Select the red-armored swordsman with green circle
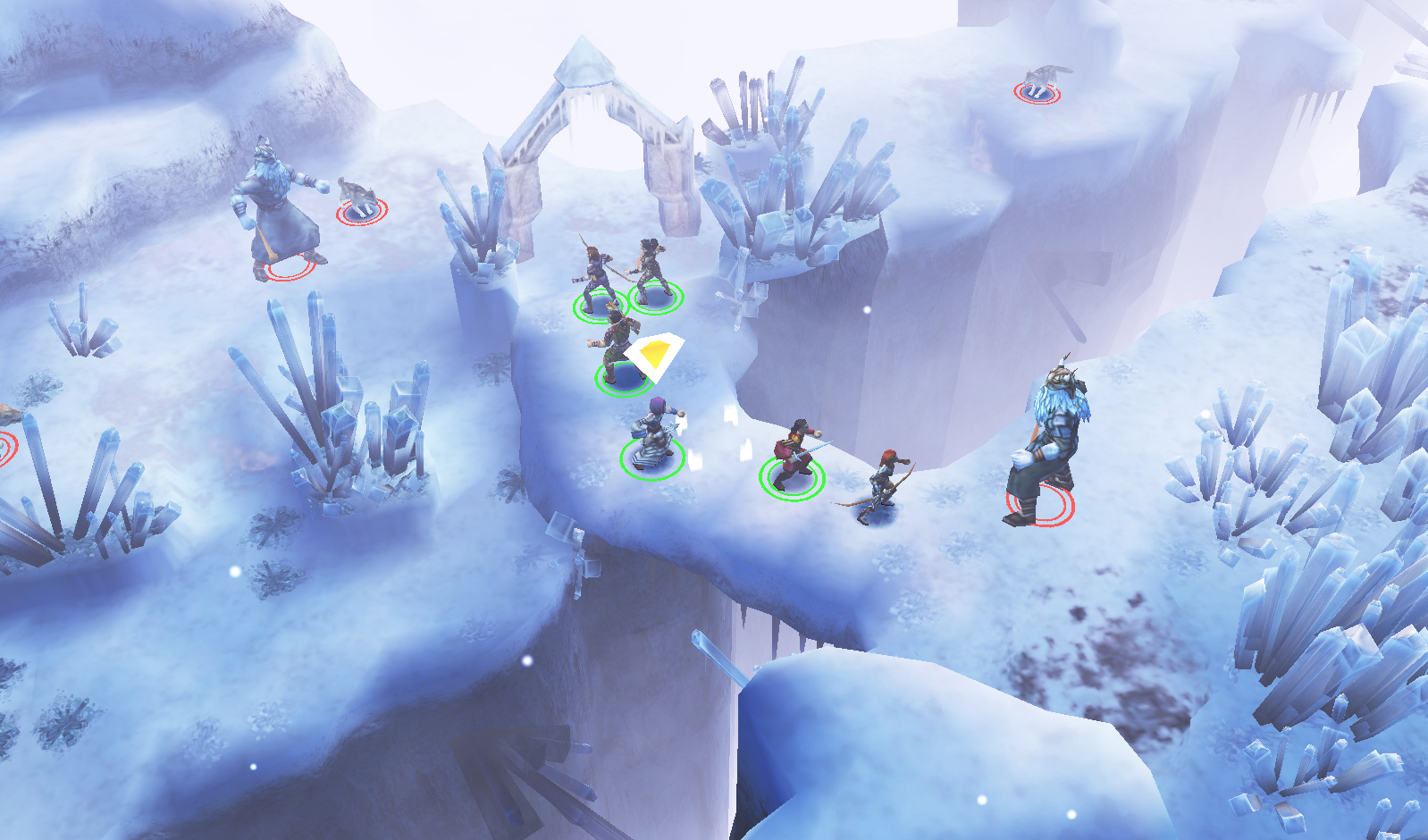 click(x=794, y=456)
